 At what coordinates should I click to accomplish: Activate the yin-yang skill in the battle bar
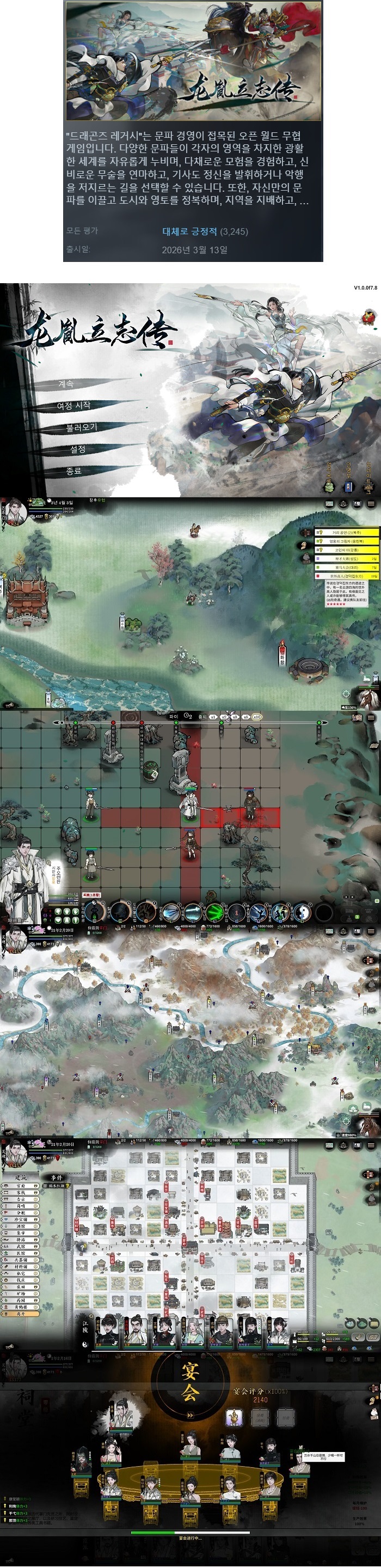coord(302,911)
